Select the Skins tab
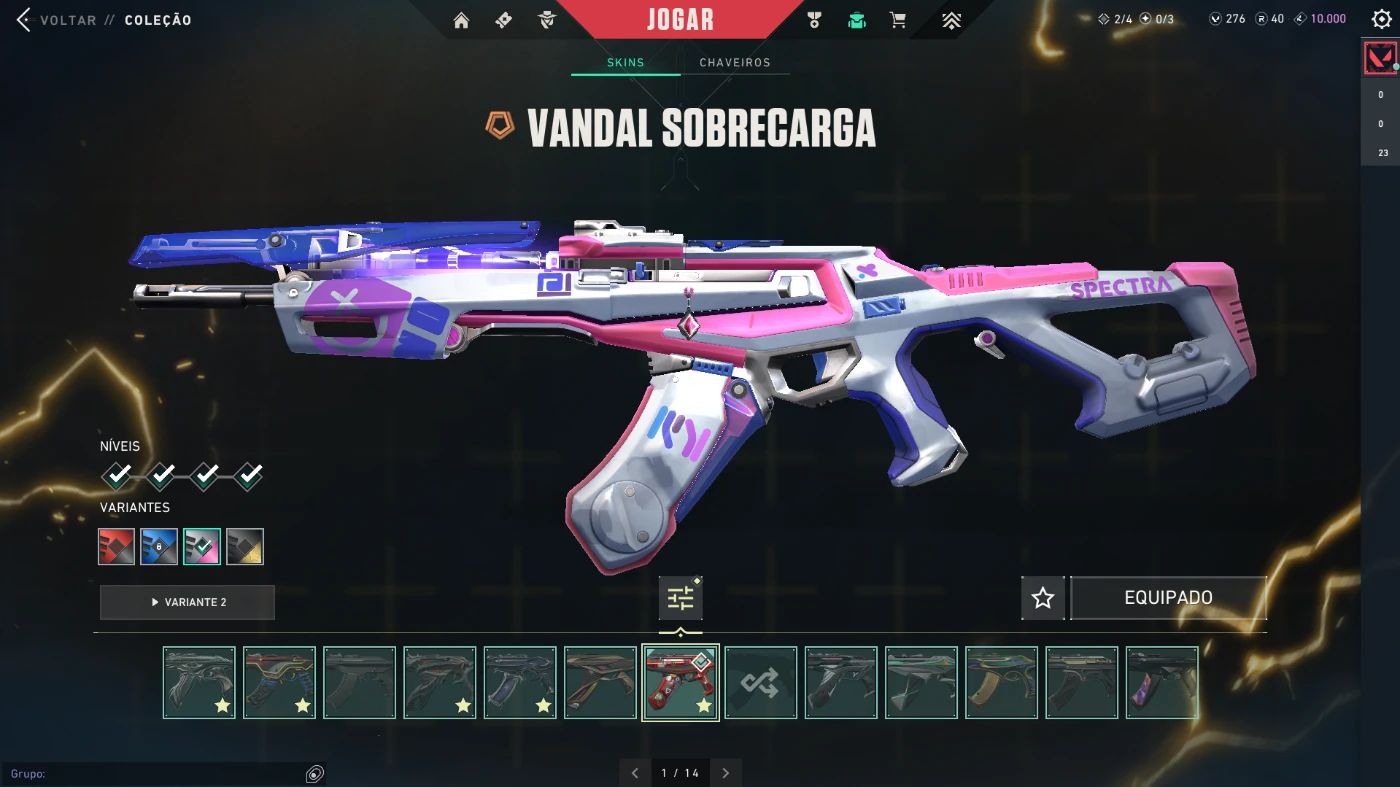This screenshot has height=787, width=1400. (626, 62)
